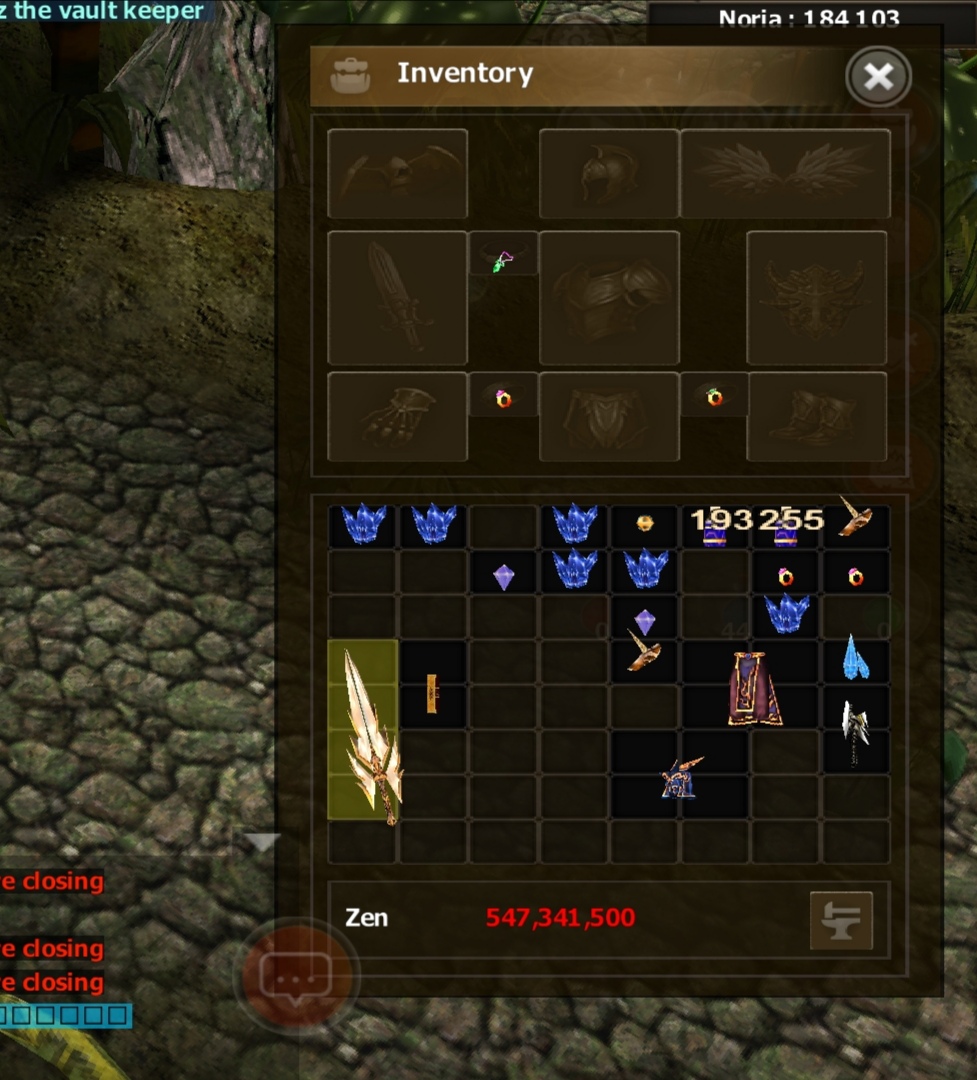Select the empty chest armor slot
977x1080 pixels.
(609, 297)
